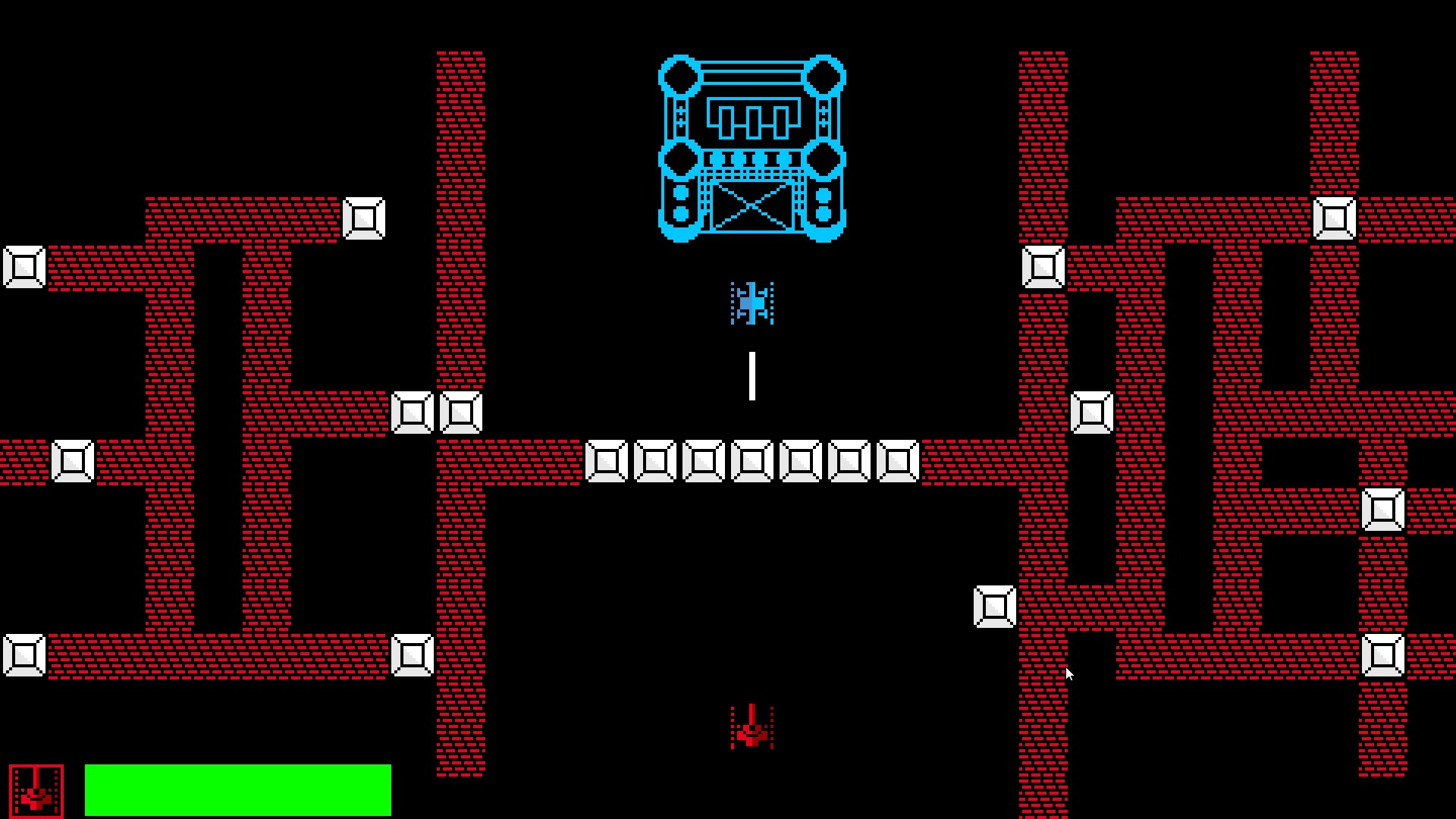Click the lone white block in the lower-right area
Screen dimensions: 1456x819
click(x=994, y=605)
